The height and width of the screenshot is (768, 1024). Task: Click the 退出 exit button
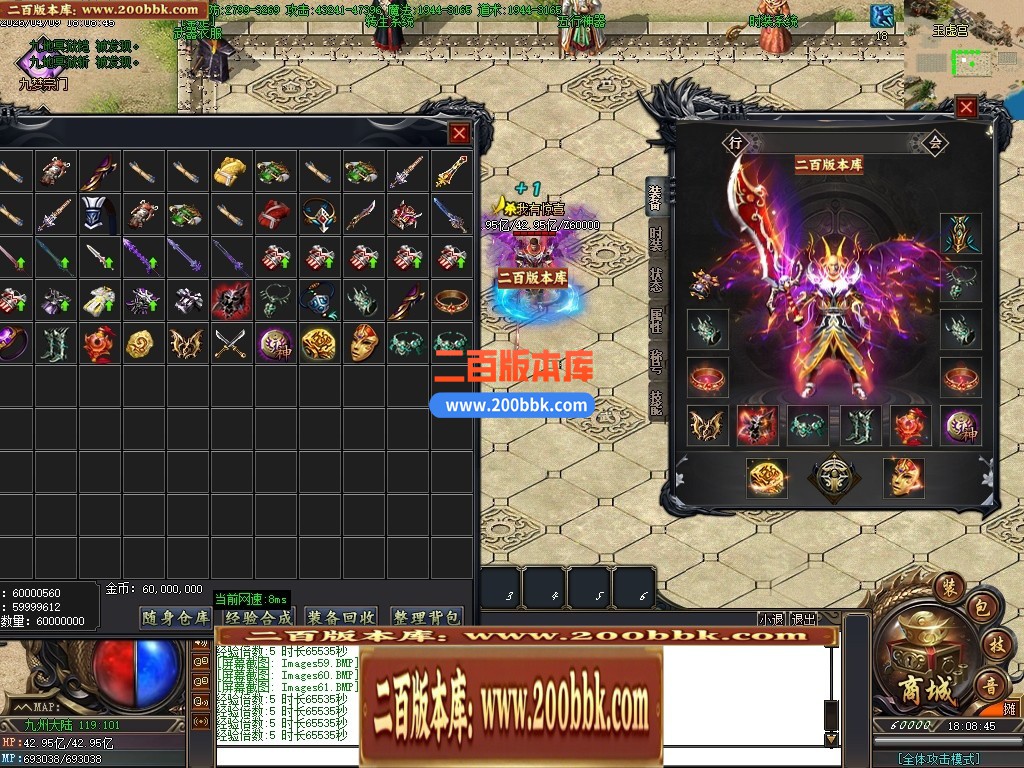tap(804, 620)
